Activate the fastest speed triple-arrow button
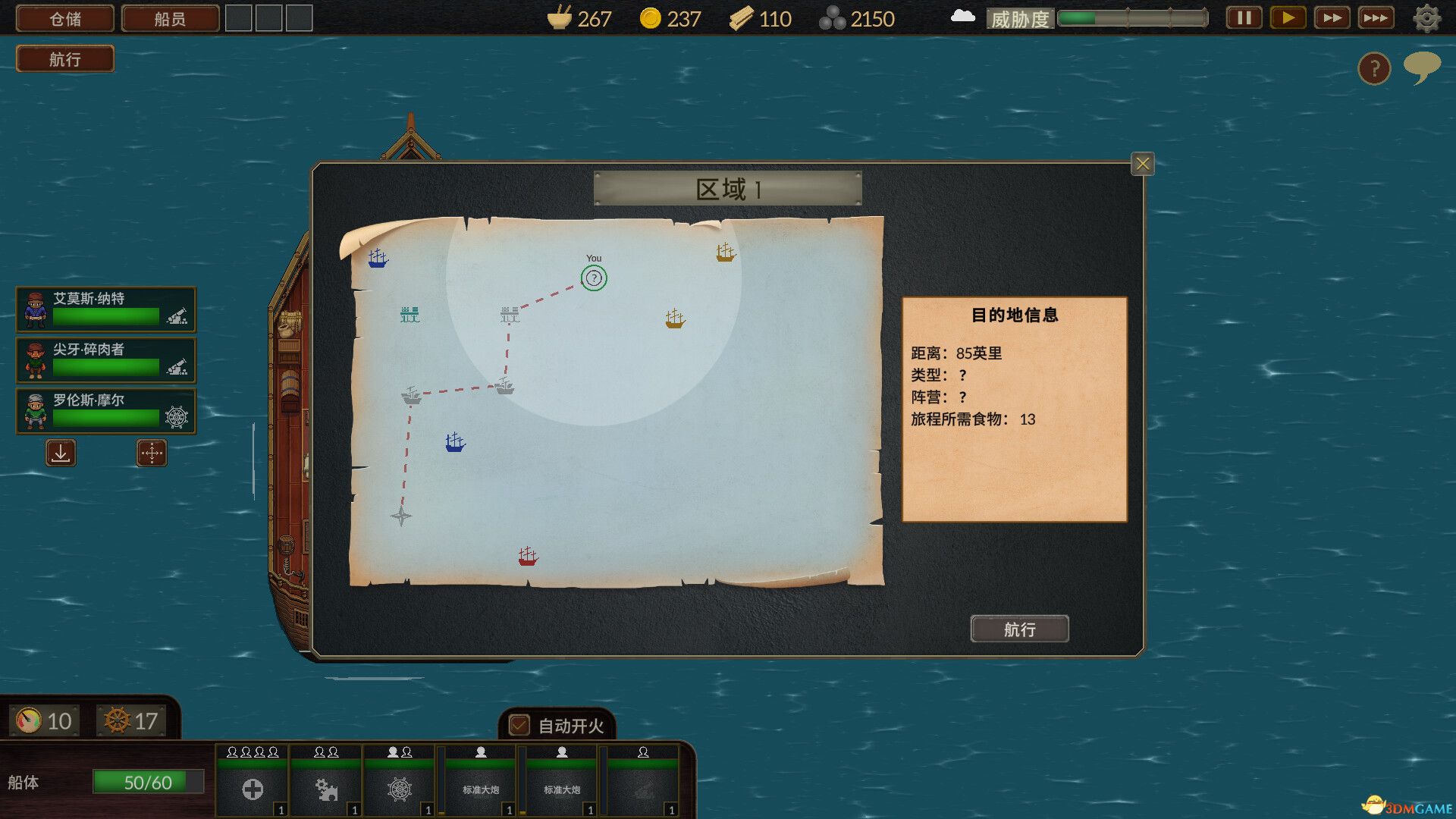The height and width of the screenshot is (819, 1456). tap(1376, 17)
